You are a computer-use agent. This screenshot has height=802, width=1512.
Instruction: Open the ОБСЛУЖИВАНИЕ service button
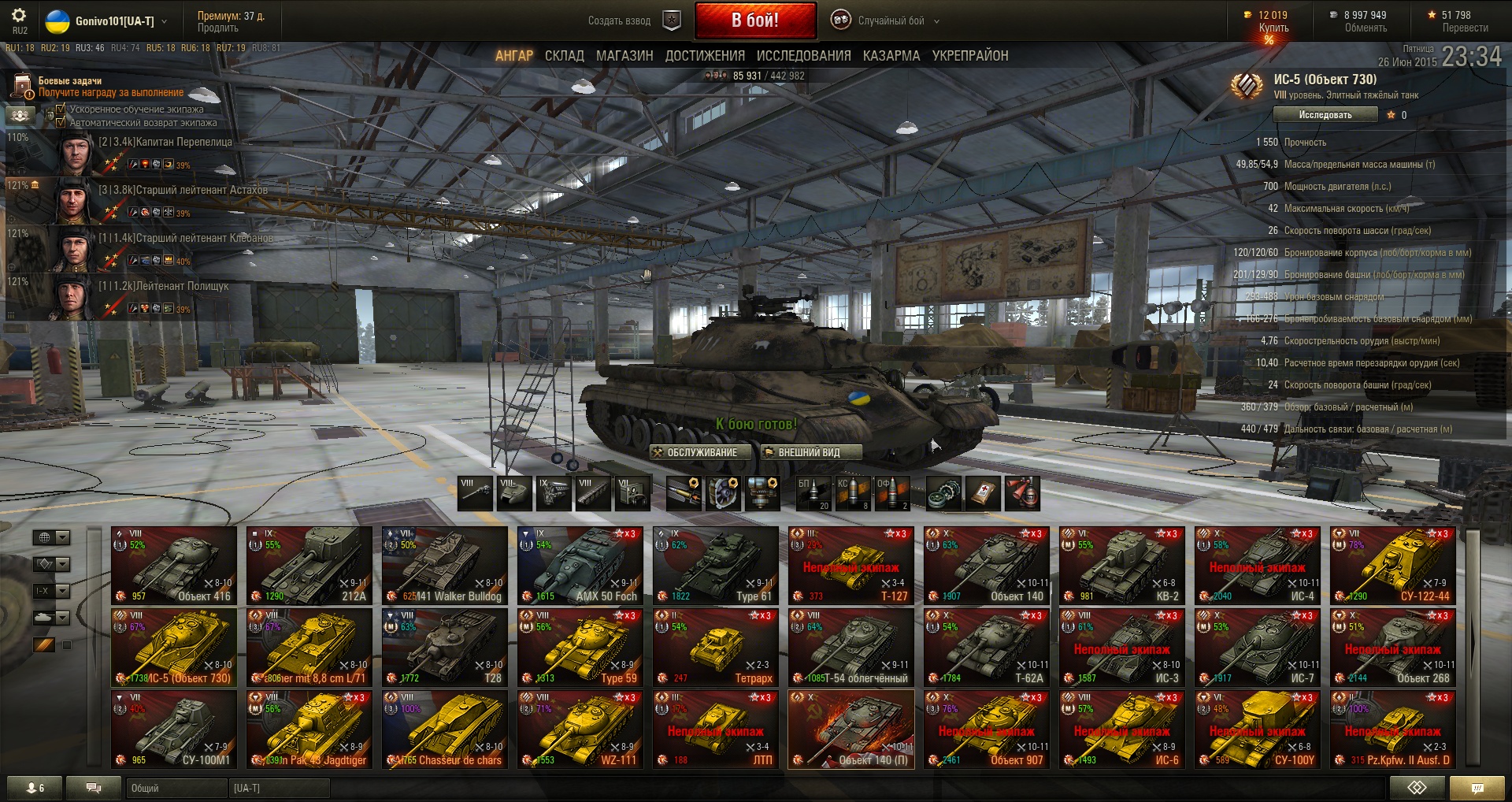(x=695, y=452)
